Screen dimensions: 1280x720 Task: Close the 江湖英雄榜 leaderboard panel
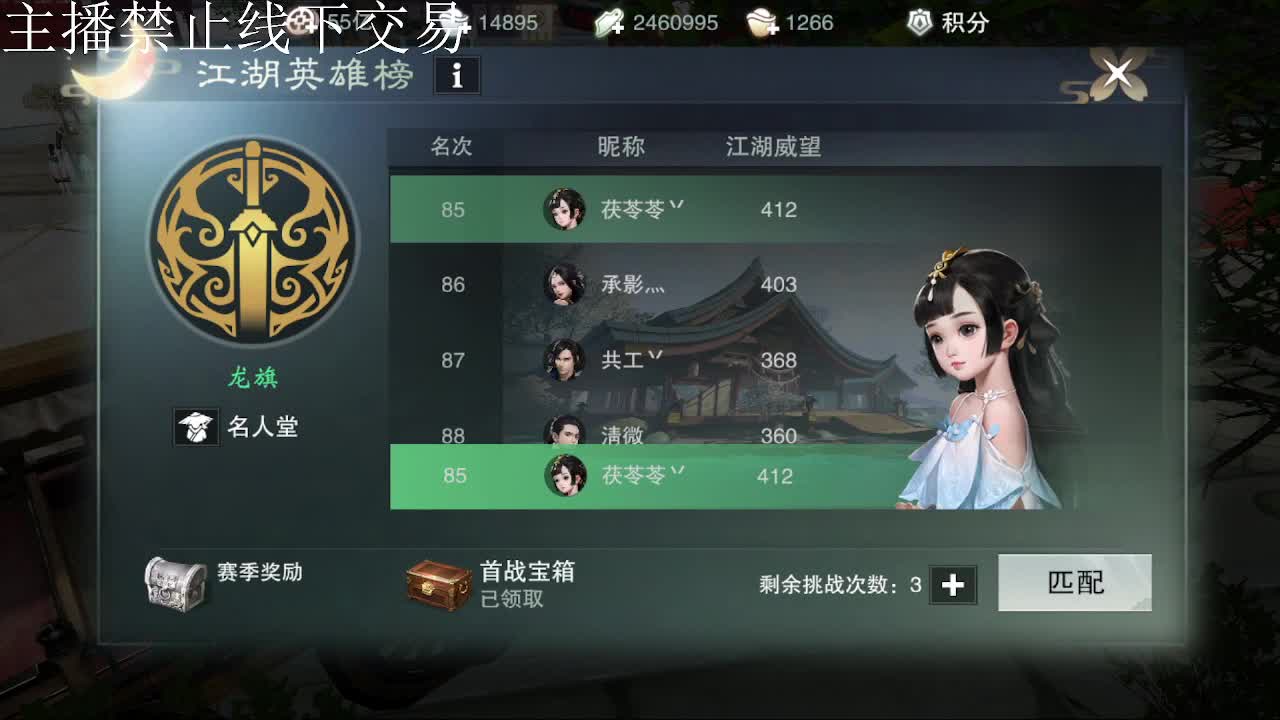click(1117, 73)
